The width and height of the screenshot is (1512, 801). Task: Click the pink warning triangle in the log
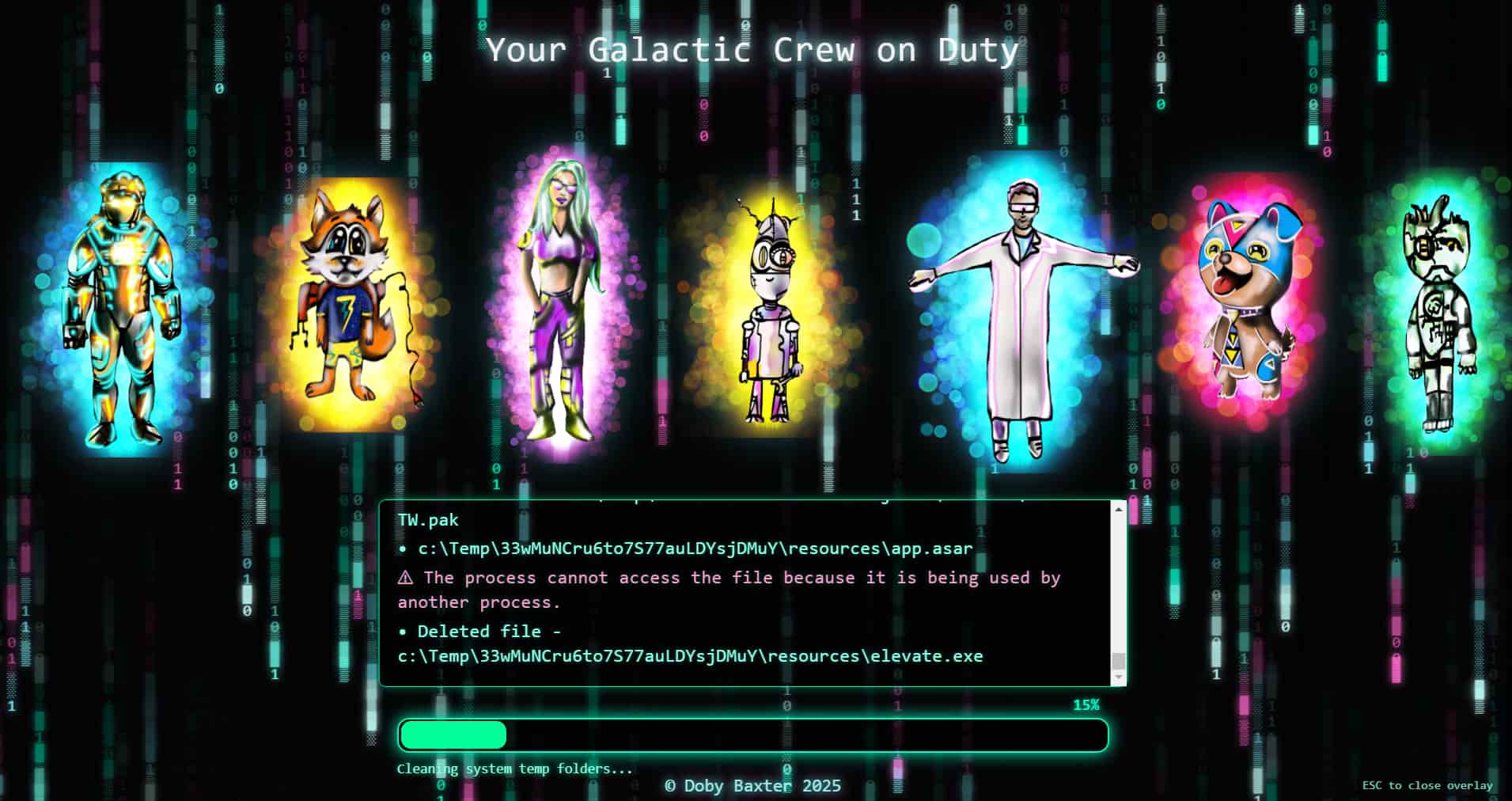point(406,578)
